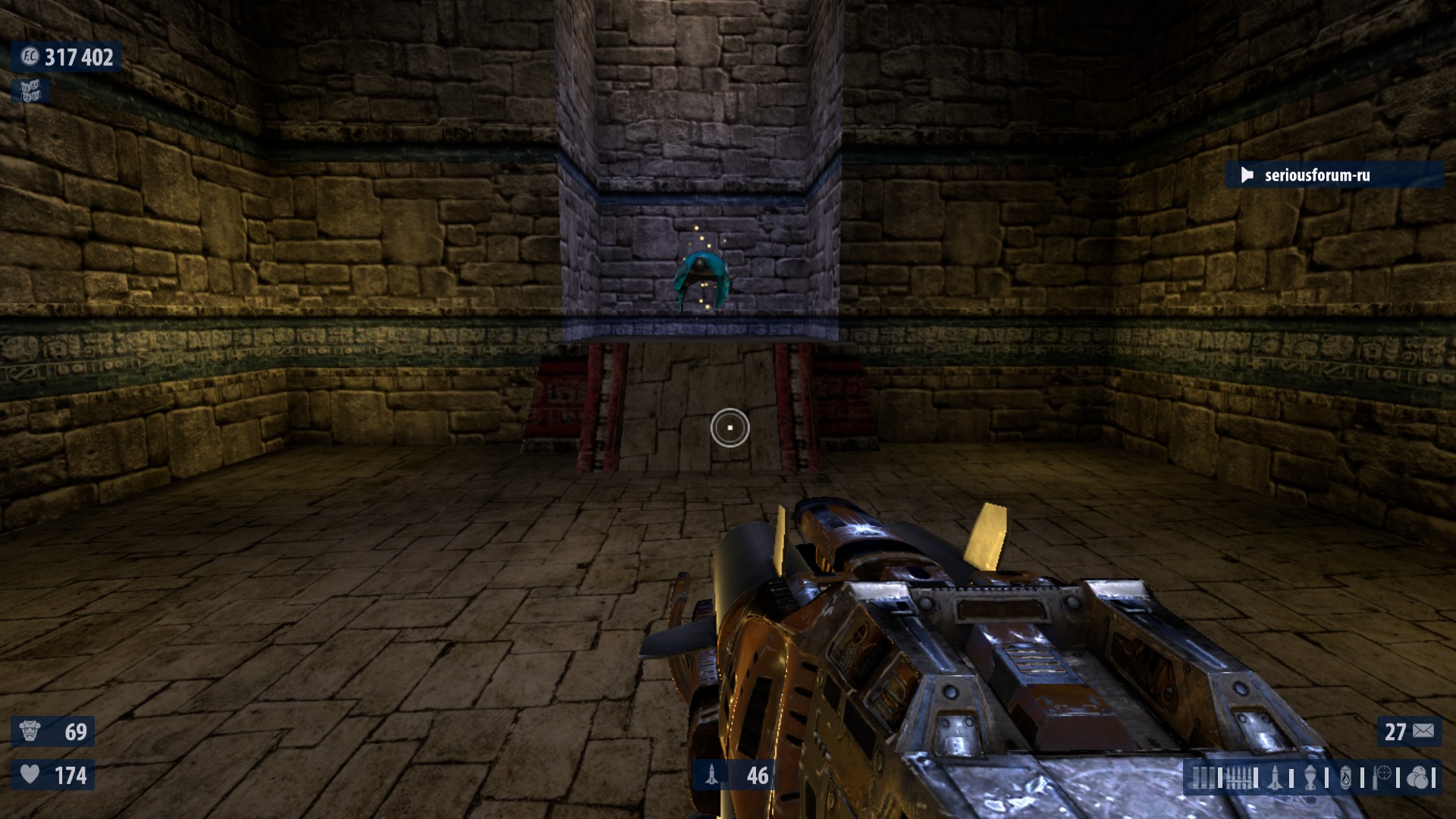Select the shotgun shells ammo icon
This screenshot has height=819, width=1456.
(1203, 777)
